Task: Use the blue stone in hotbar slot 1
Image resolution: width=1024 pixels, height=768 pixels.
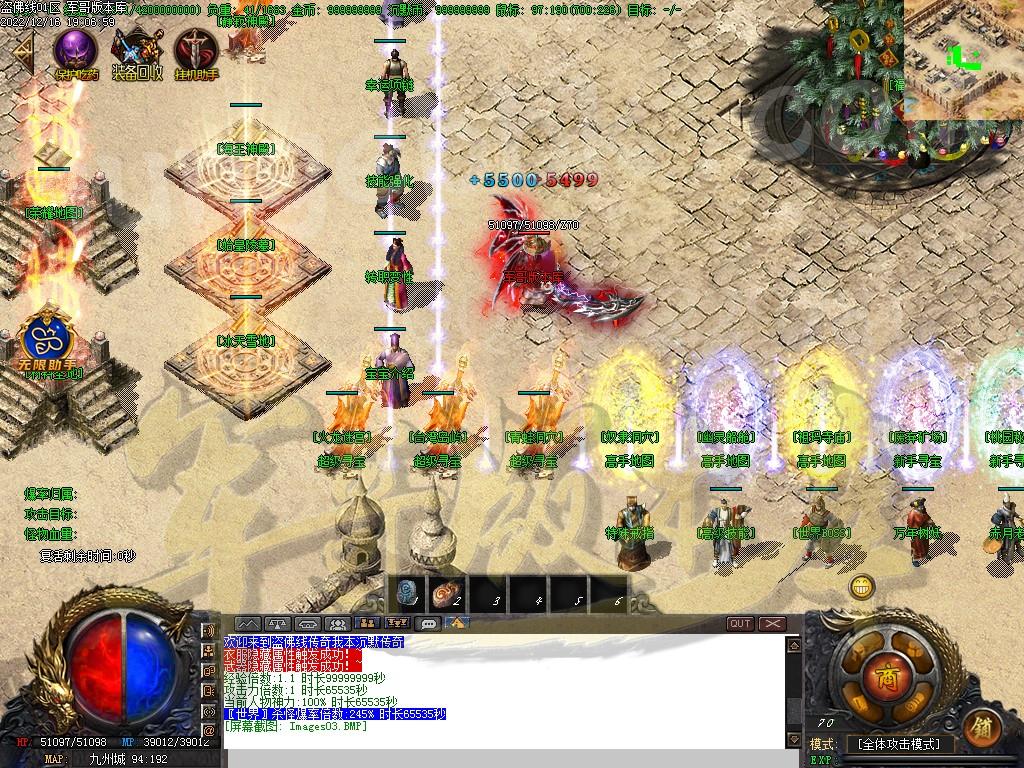Action: tap(407, 596)
